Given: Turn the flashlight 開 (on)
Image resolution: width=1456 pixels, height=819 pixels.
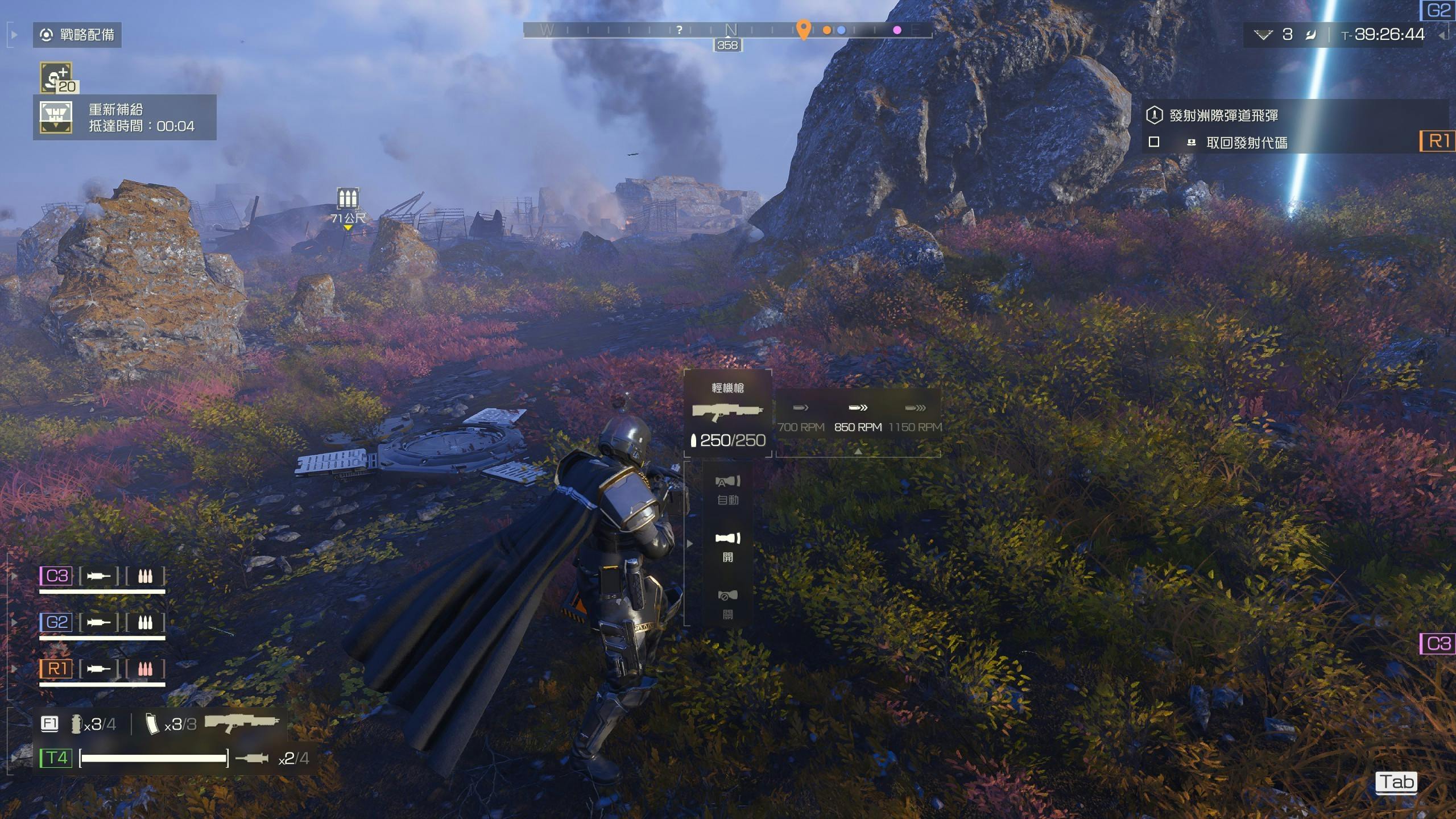Looking at the screenshot, I should point(728,546).
